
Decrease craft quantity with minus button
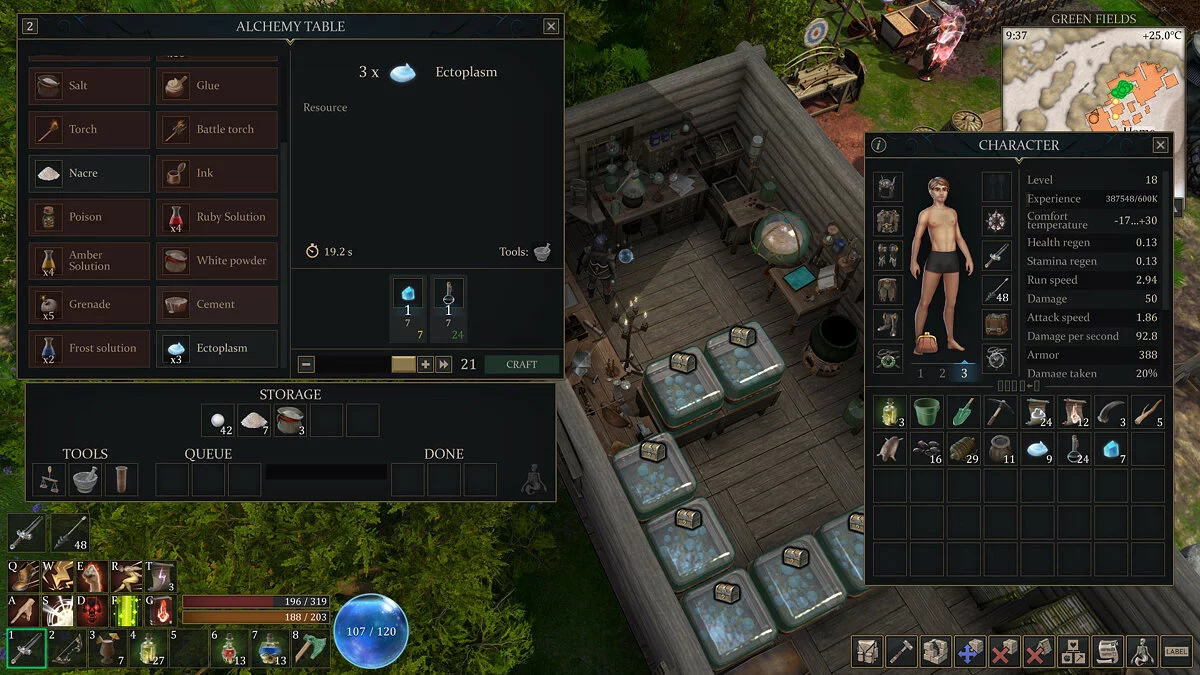[x=307, y=365]
